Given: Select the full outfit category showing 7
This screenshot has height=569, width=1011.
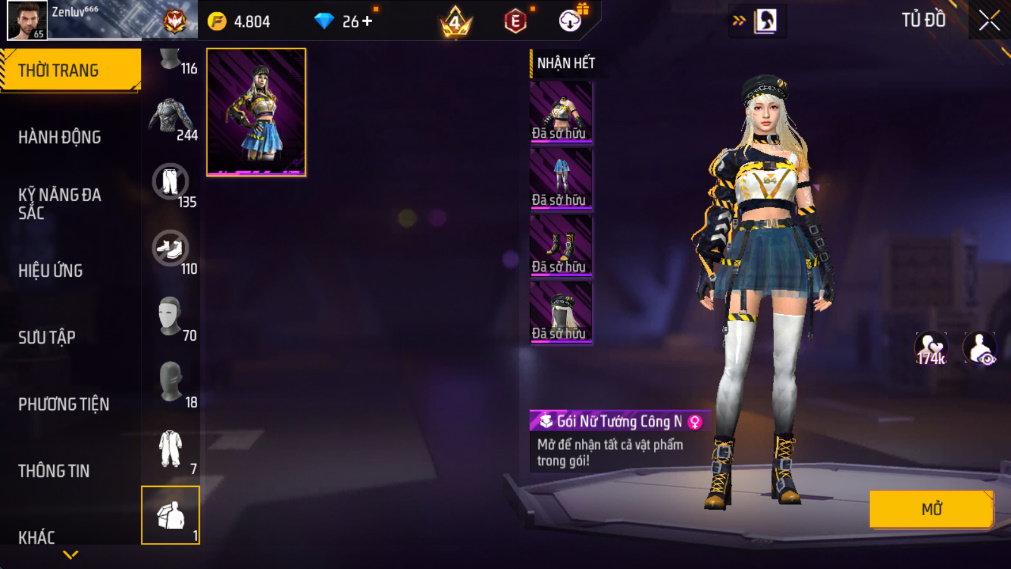Looking at the screenshot, I should 171,449.
